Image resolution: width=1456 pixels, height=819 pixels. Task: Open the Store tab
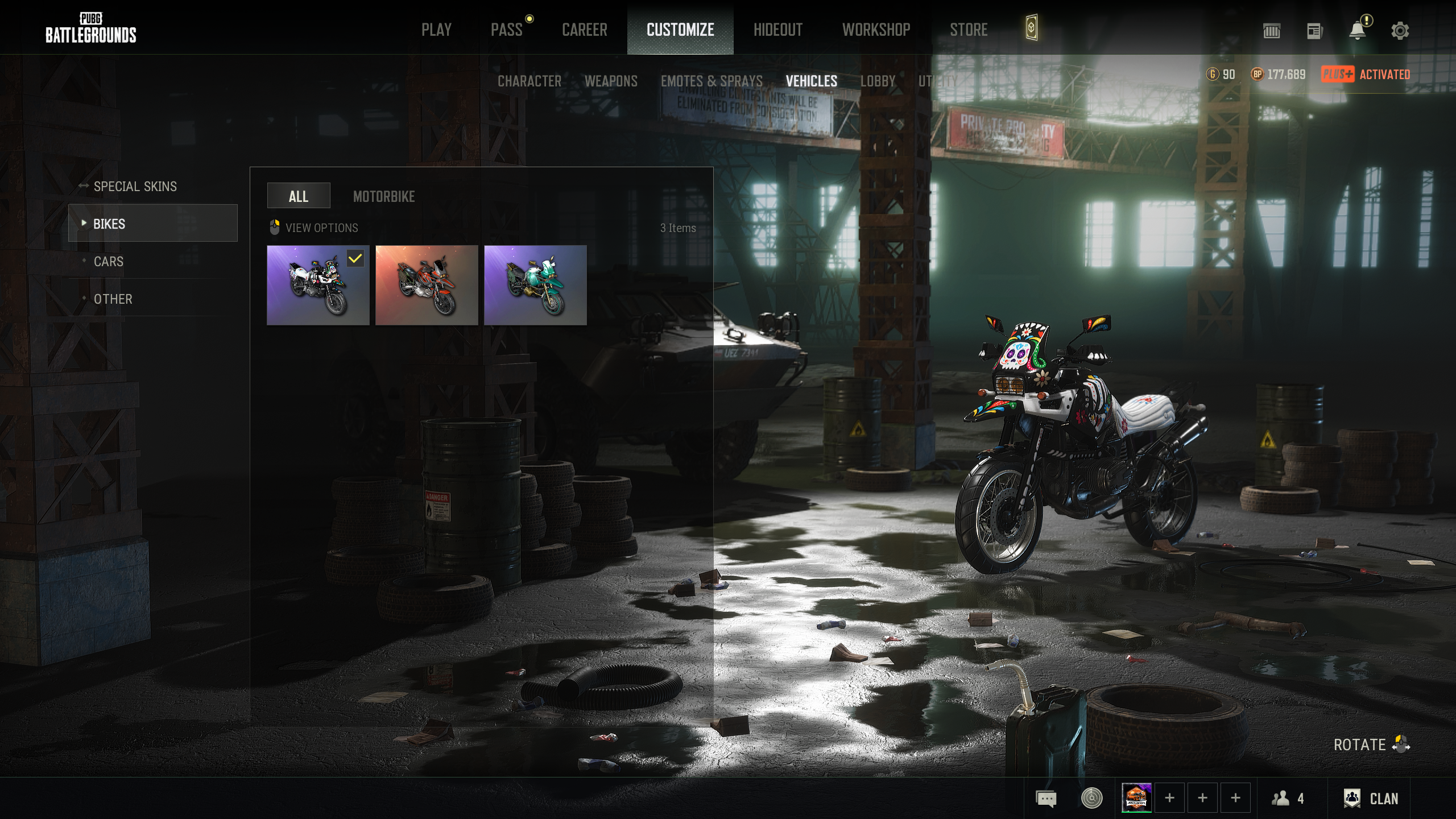pyautogui.click(x=969, y=30)
